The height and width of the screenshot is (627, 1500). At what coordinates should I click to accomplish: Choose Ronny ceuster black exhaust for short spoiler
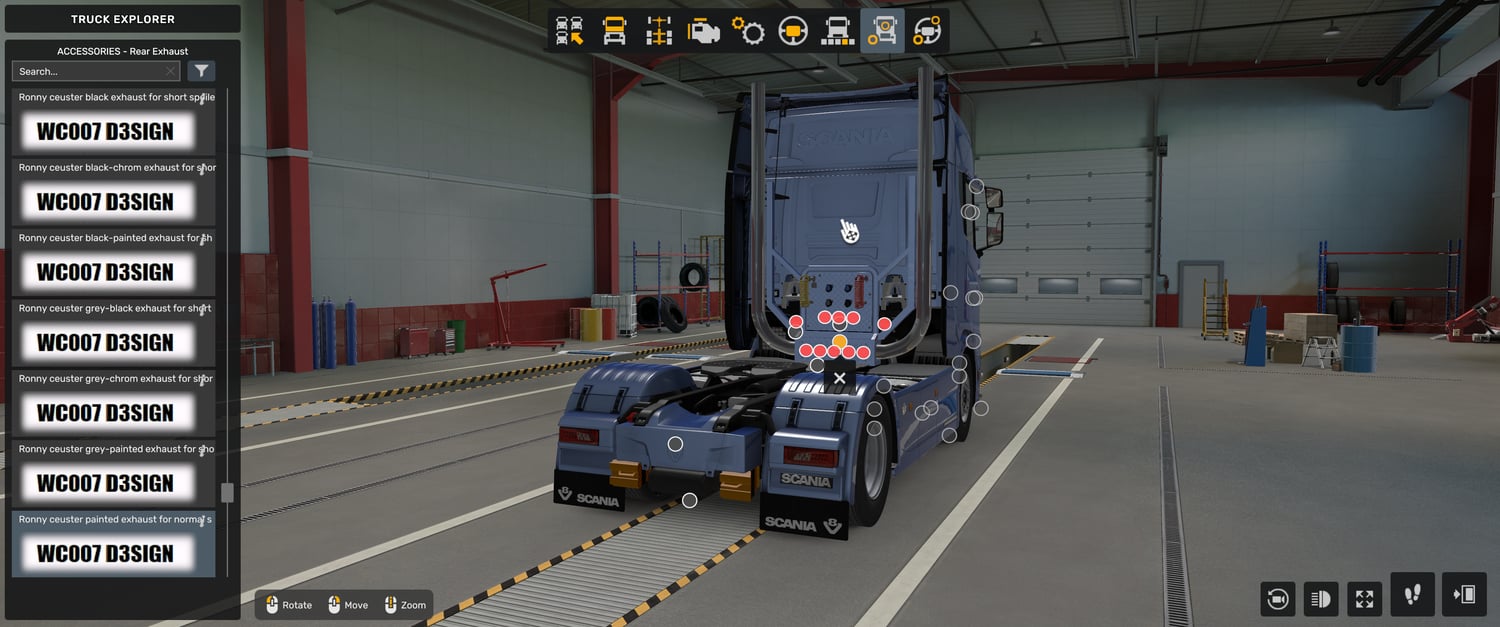pyautogui.click(x=113, y=121)
